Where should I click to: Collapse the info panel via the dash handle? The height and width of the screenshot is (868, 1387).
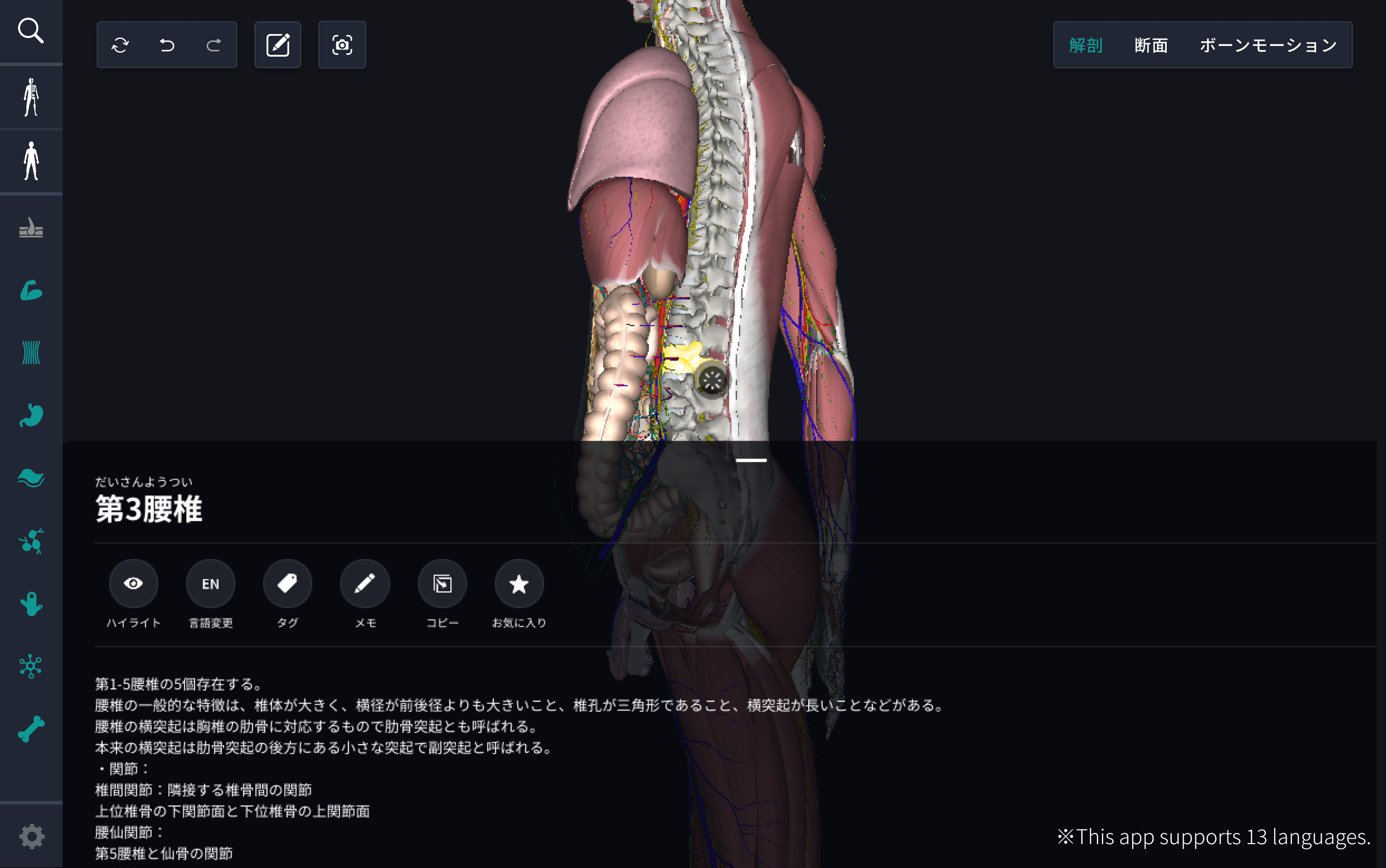[x=751, y=460]
